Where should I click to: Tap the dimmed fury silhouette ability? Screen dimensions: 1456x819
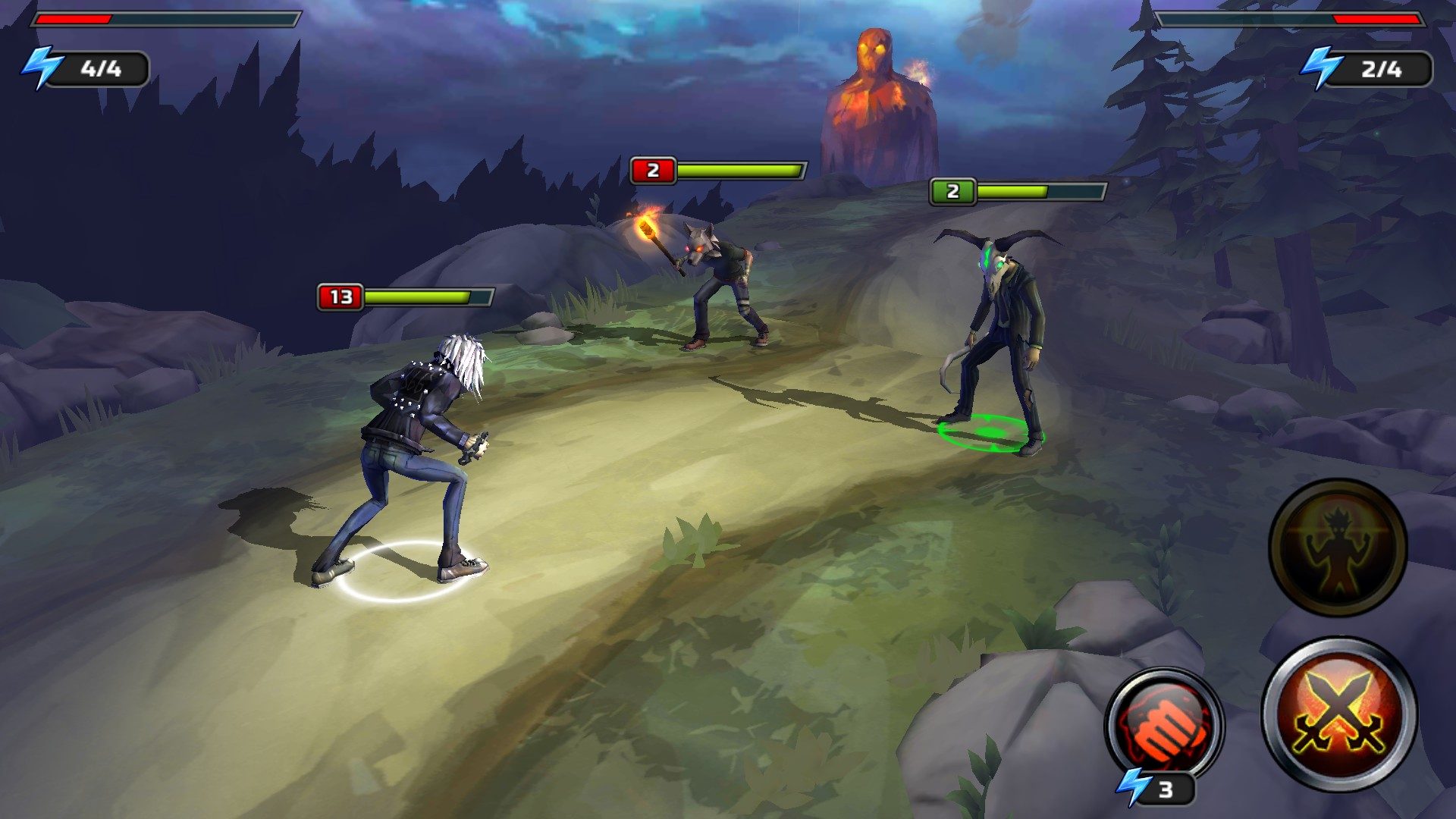tap(1338, 547)
